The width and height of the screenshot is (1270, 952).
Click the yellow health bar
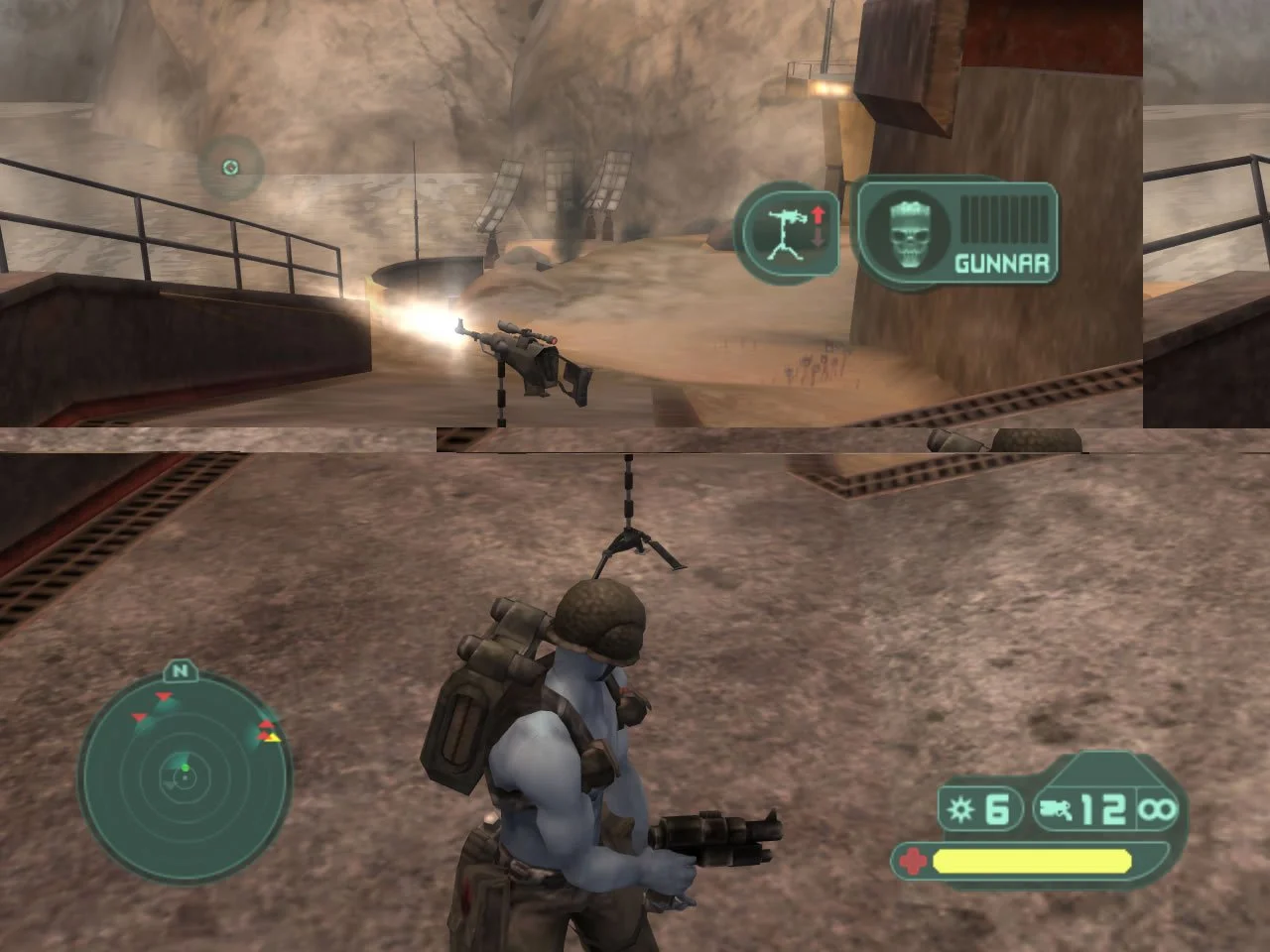[x=1032, y=860]
